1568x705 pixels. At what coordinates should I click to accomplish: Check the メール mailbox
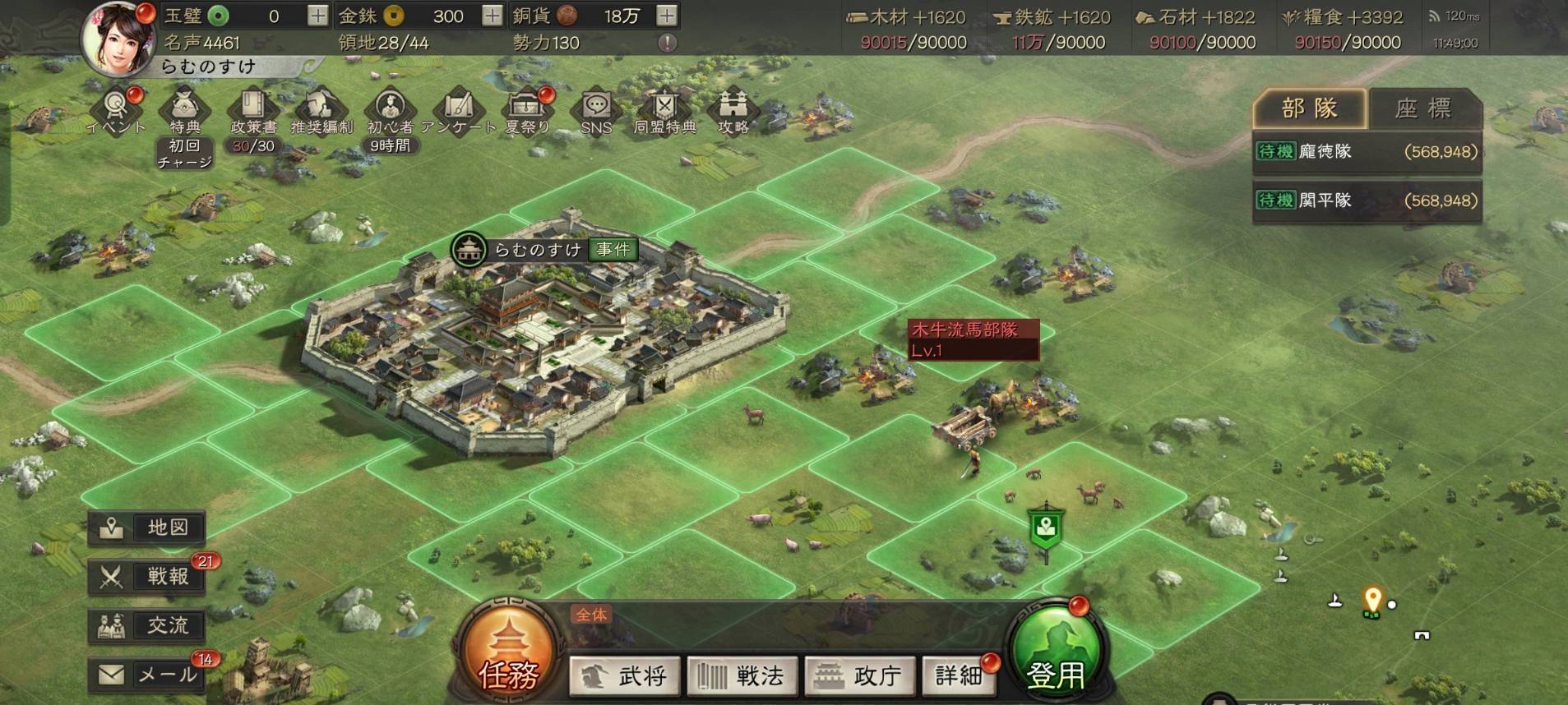[x=146, y=675]
